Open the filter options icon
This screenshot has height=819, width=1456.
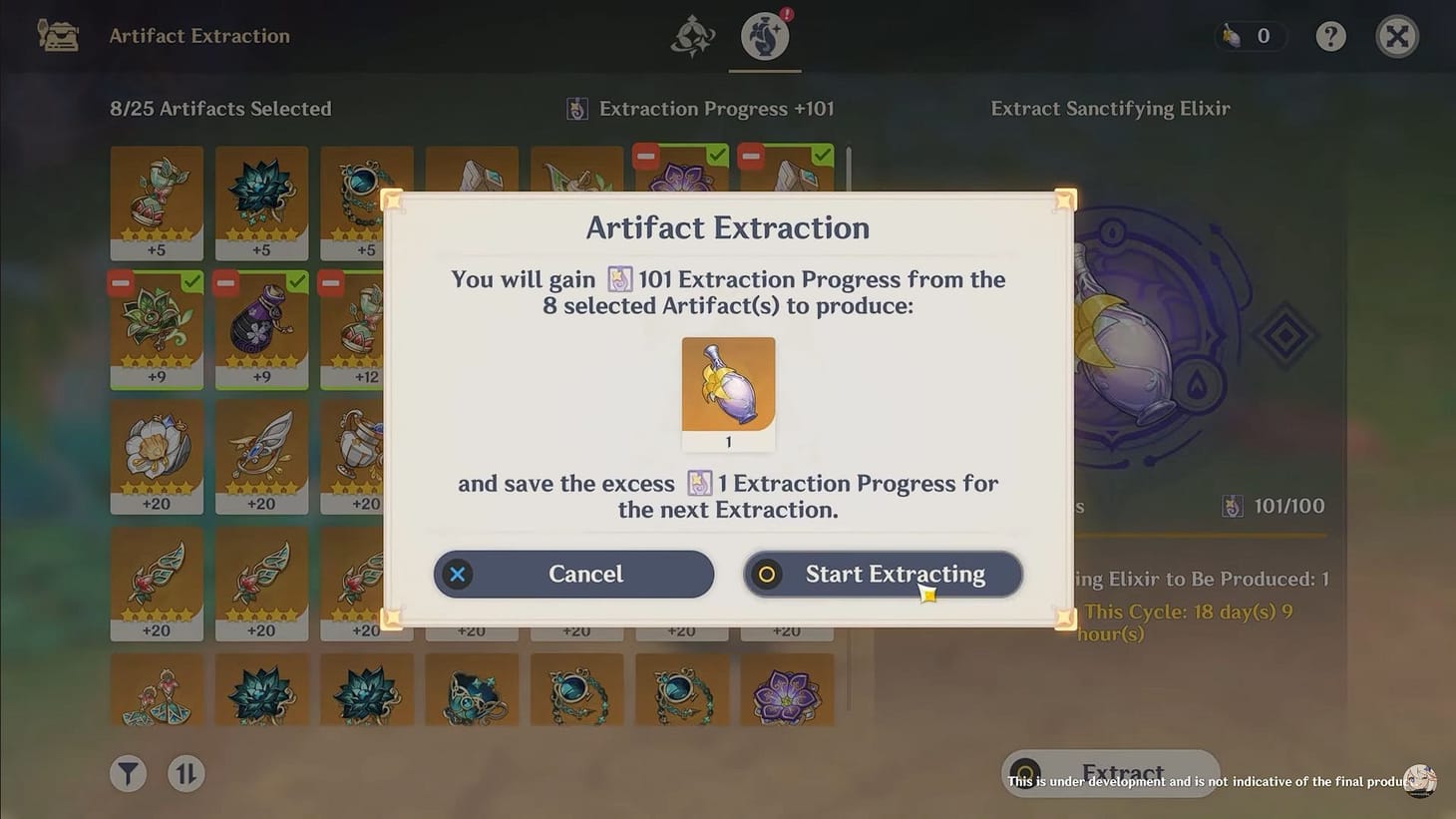point(127,773)
